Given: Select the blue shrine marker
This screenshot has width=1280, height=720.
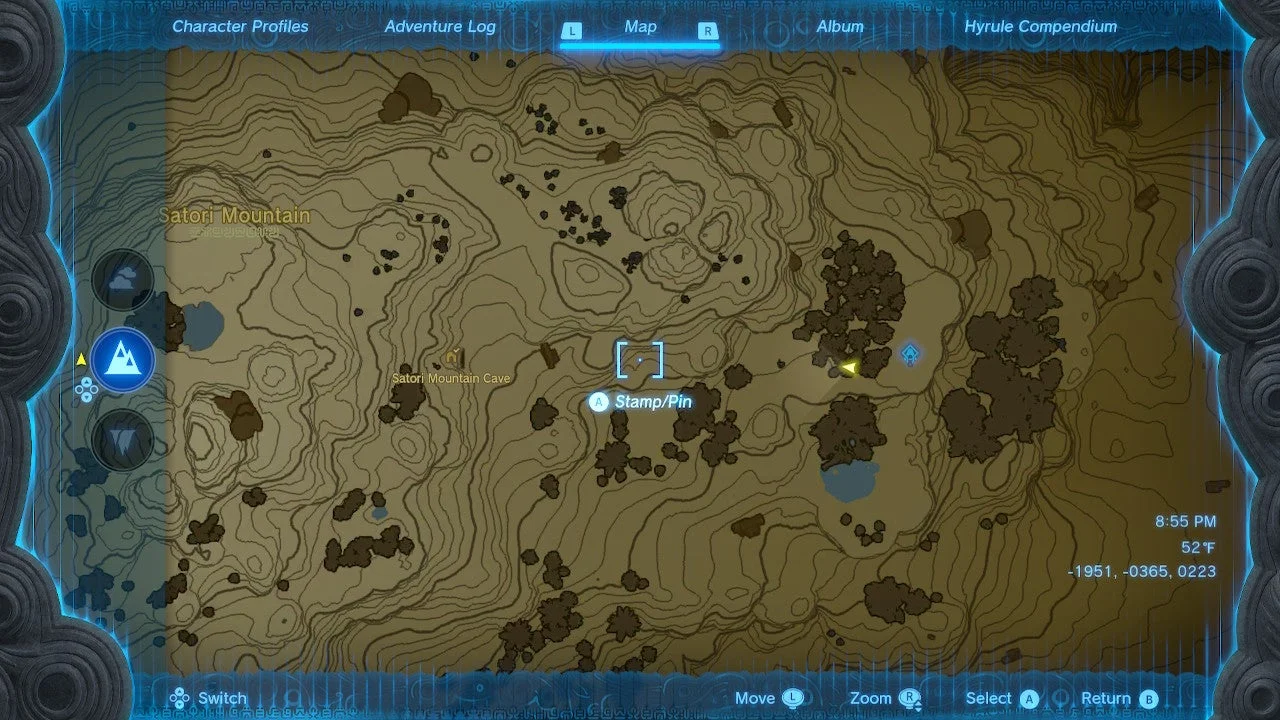Looking at the screenshot, I should pos(910,354).
